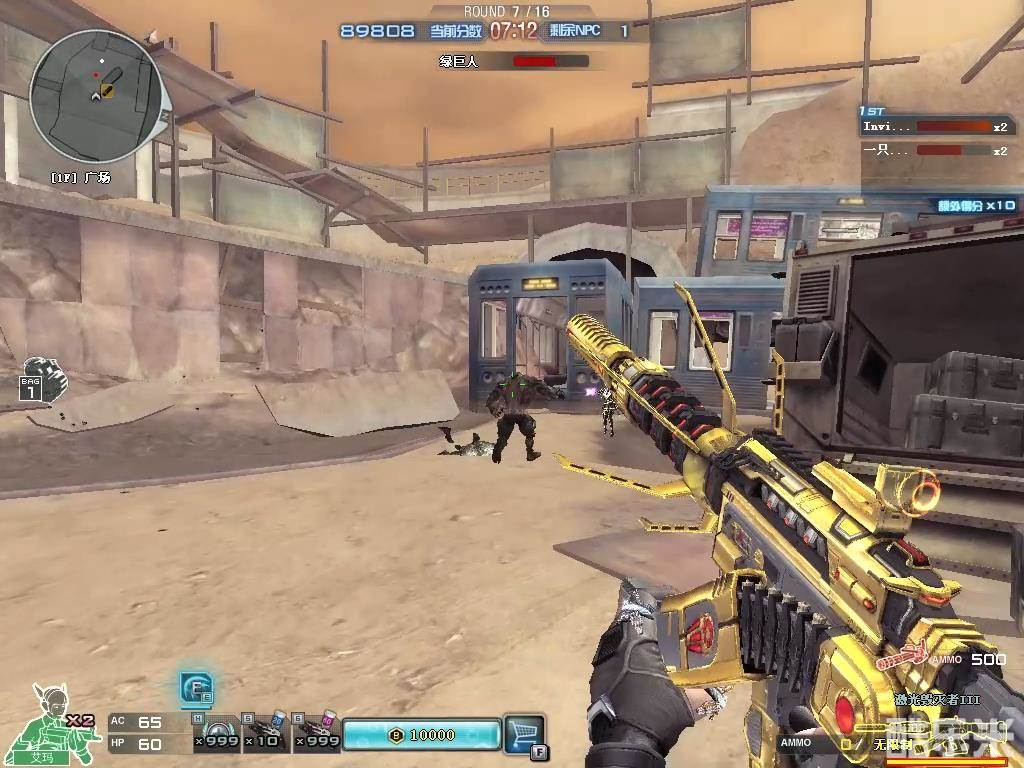Use the blue ammo slot showing x10
The height and width of the screenshot is (768, 1024).
[266, 734]
